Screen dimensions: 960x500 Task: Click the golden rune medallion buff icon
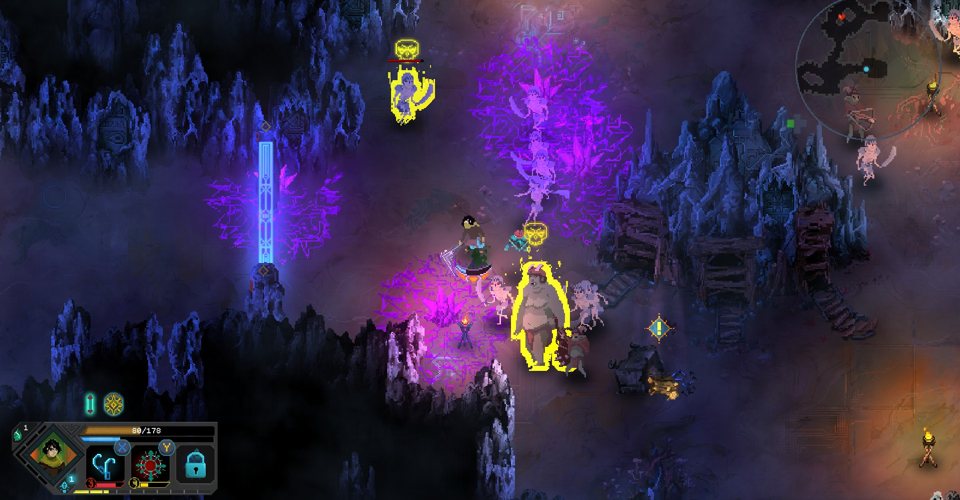tap(113, 403)
